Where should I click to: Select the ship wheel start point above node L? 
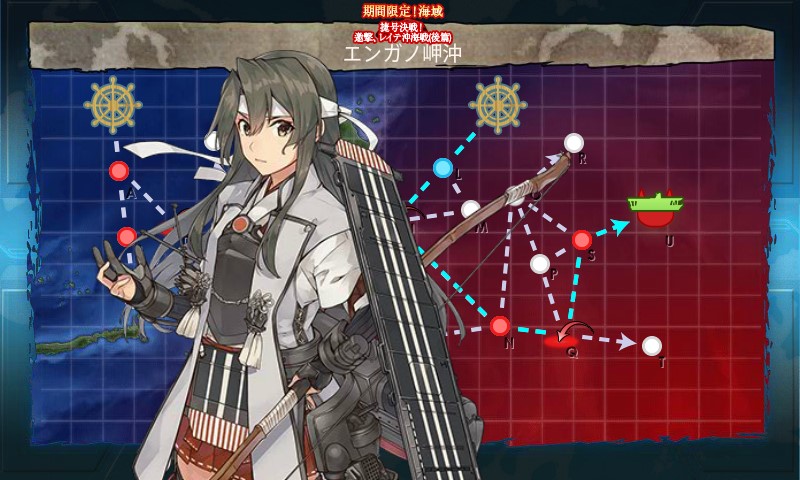point(497,101)
